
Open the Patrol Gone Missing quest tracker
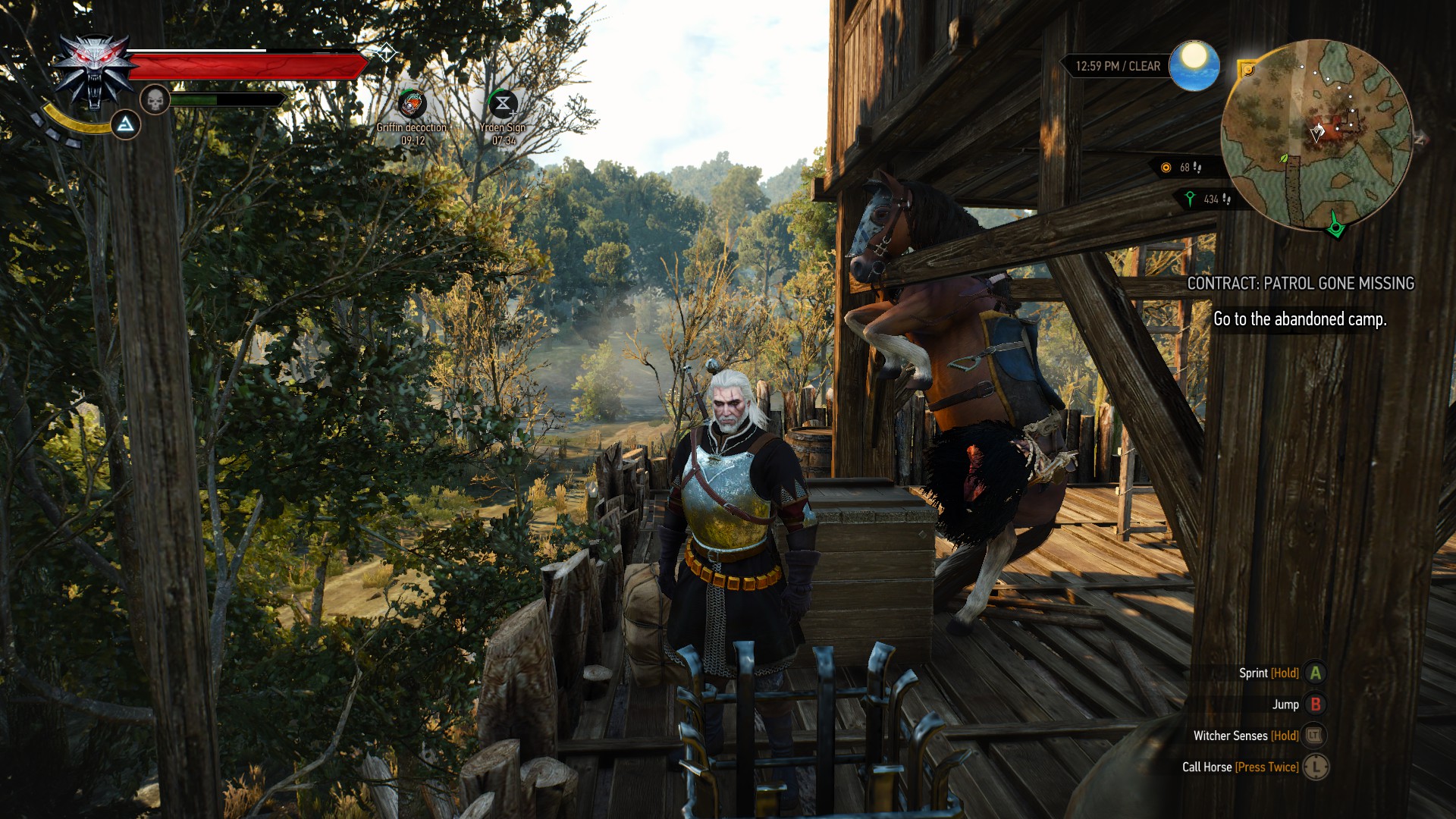coord(1300,284)
